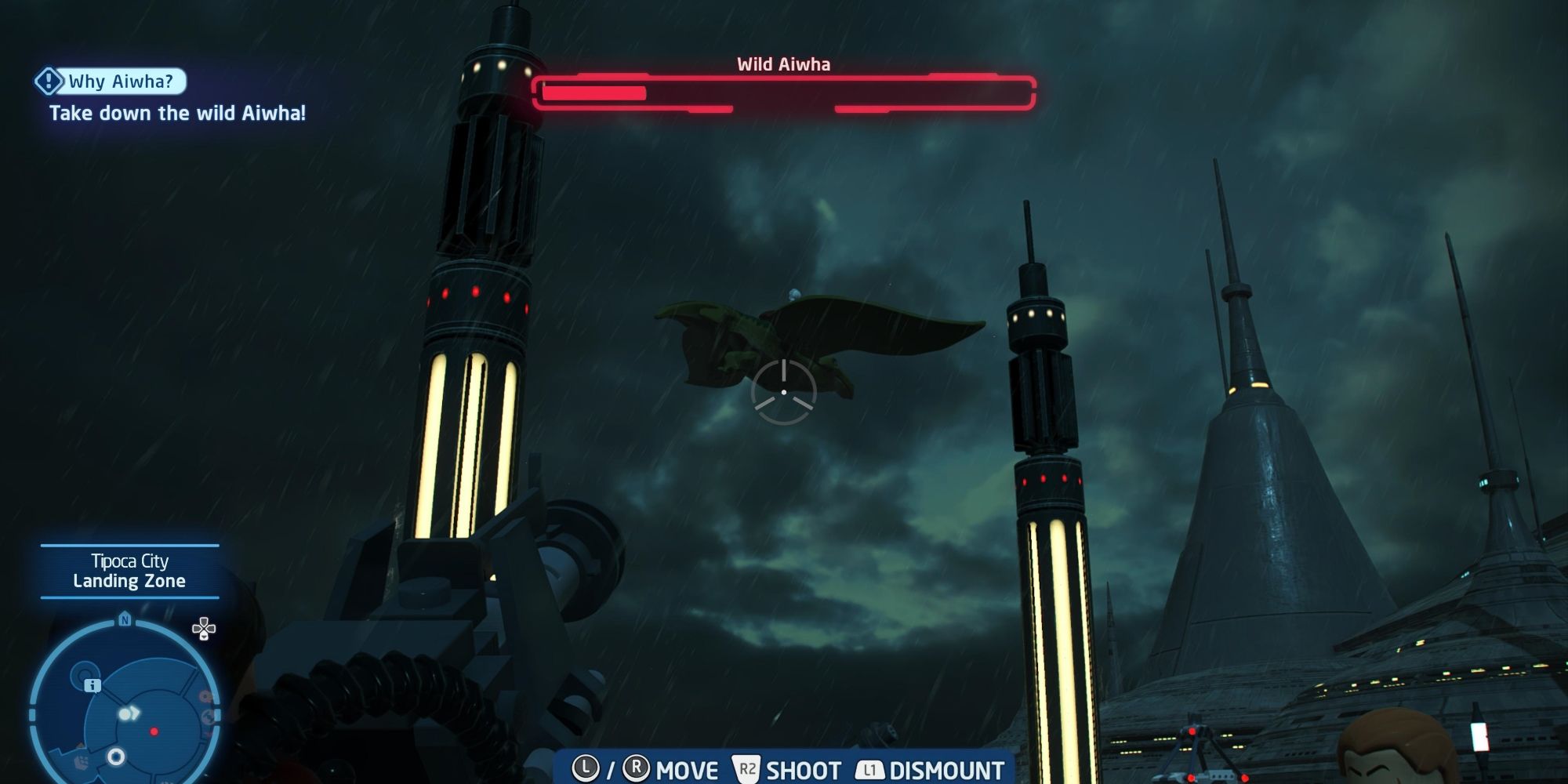
Task: Select the N compass marker atop the minimap
Action: [125, 619]
